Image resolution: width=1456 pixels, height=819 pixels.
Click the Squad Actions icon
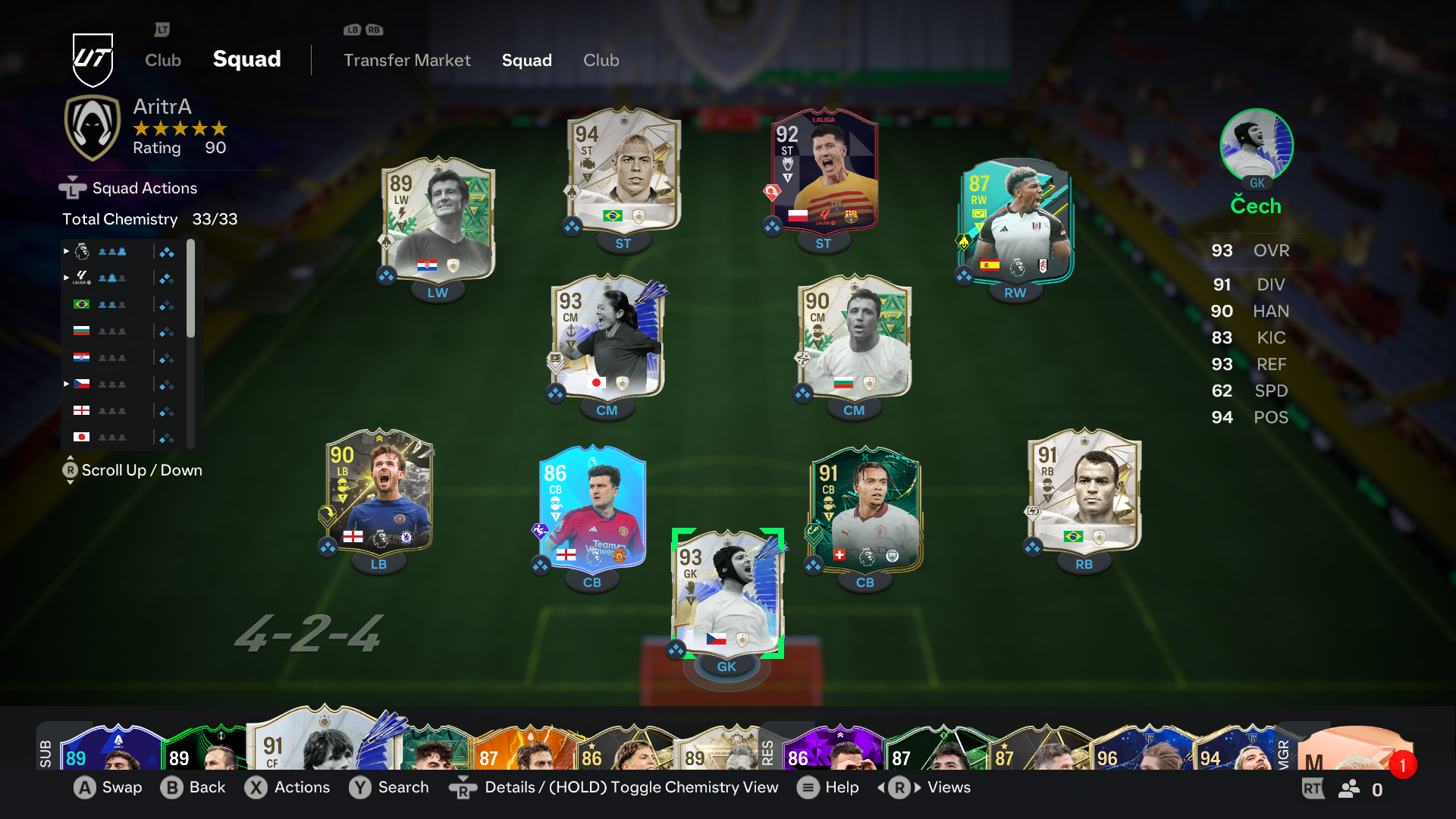[72, 187]
